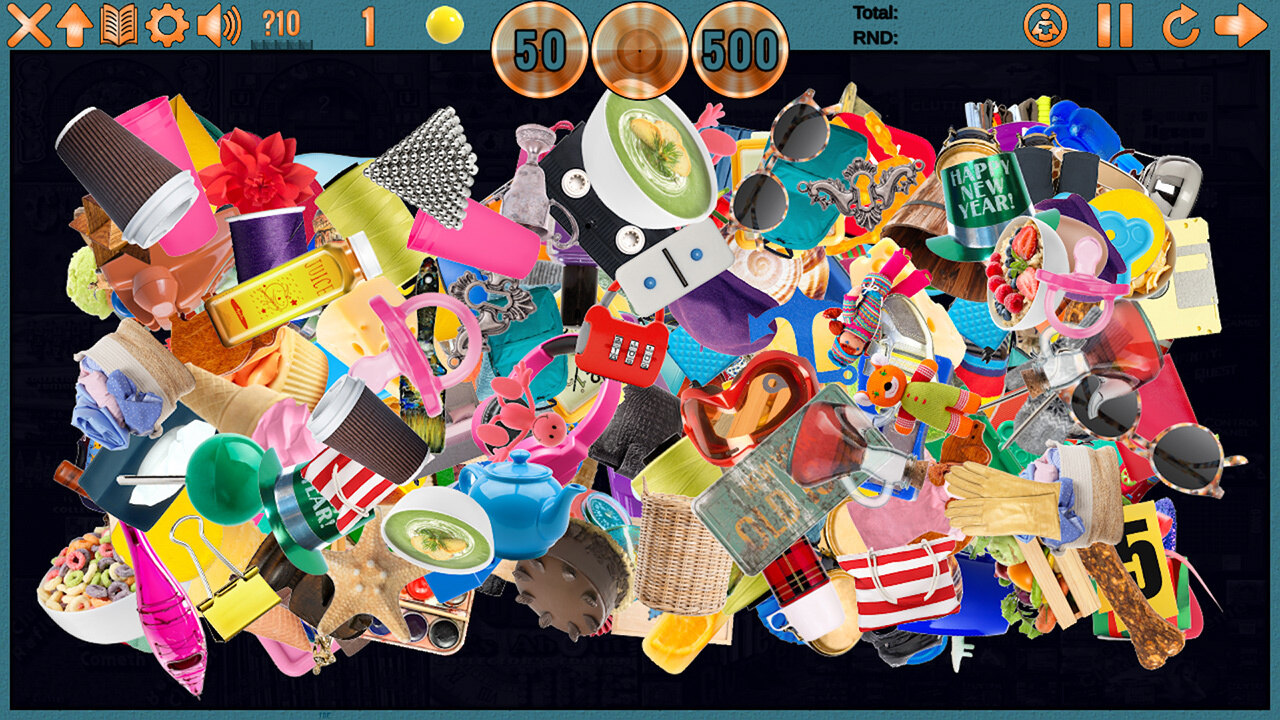1280x720 pixels.
Task: Click the reading person icon
Action: click(x=1045, y=25)
